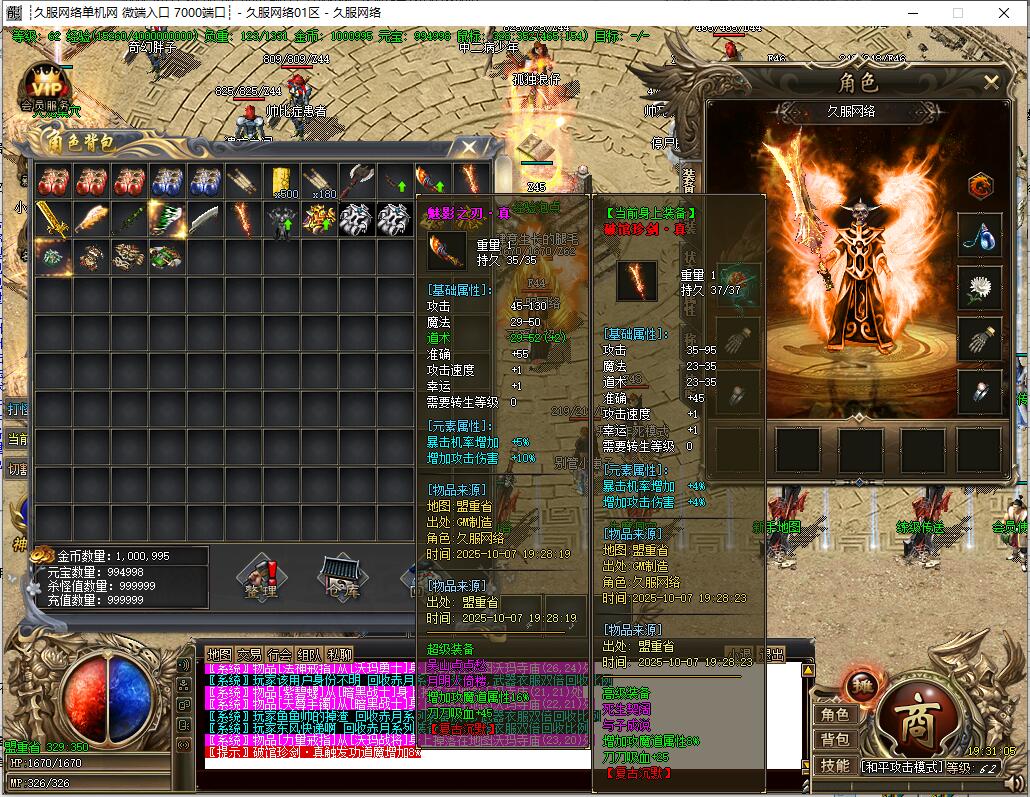This screenshot has height=797, width=1030.
Task: Close the game window from title bar
Action: pos(1003,13)
